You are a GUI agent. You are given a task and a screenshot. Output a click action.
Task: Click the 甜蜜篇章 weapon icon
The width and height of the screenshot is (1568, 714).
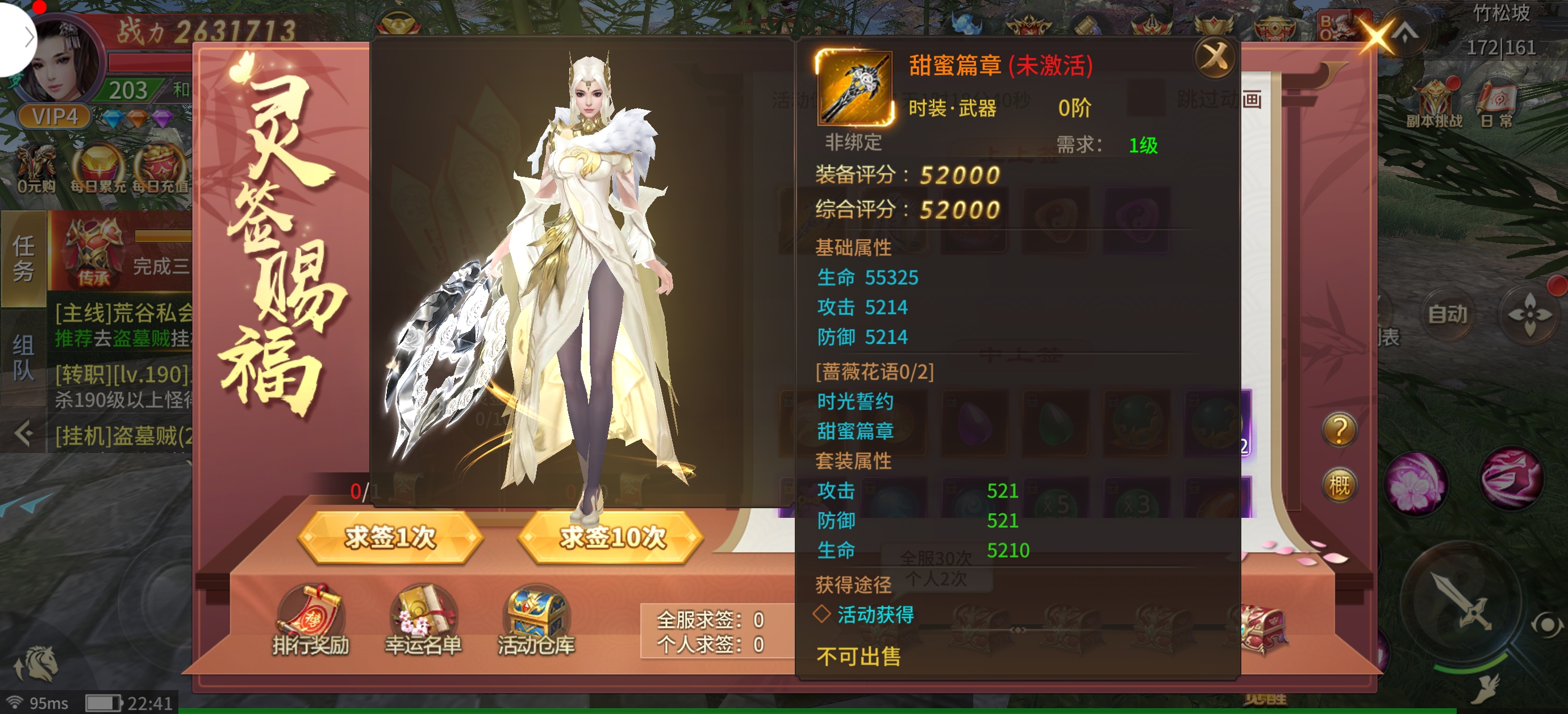tap(854, 88)
